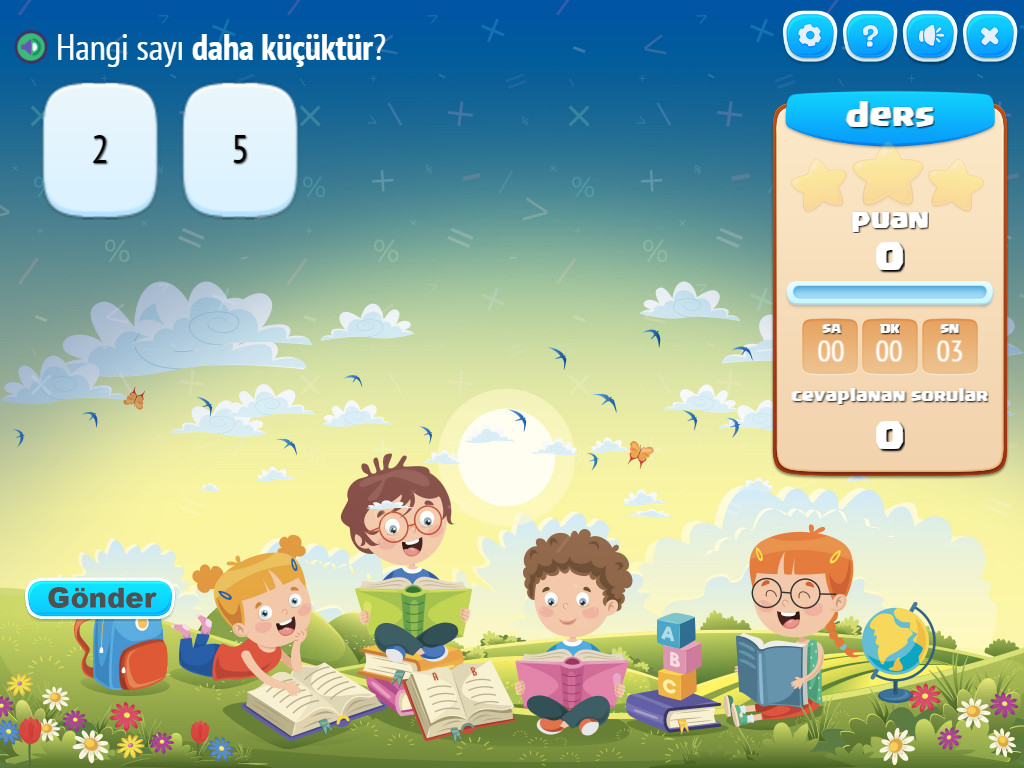Submit the answer with the Gönder button
Image resolution: width=1024 pixels, height=768 pixels.
point(100,598)
